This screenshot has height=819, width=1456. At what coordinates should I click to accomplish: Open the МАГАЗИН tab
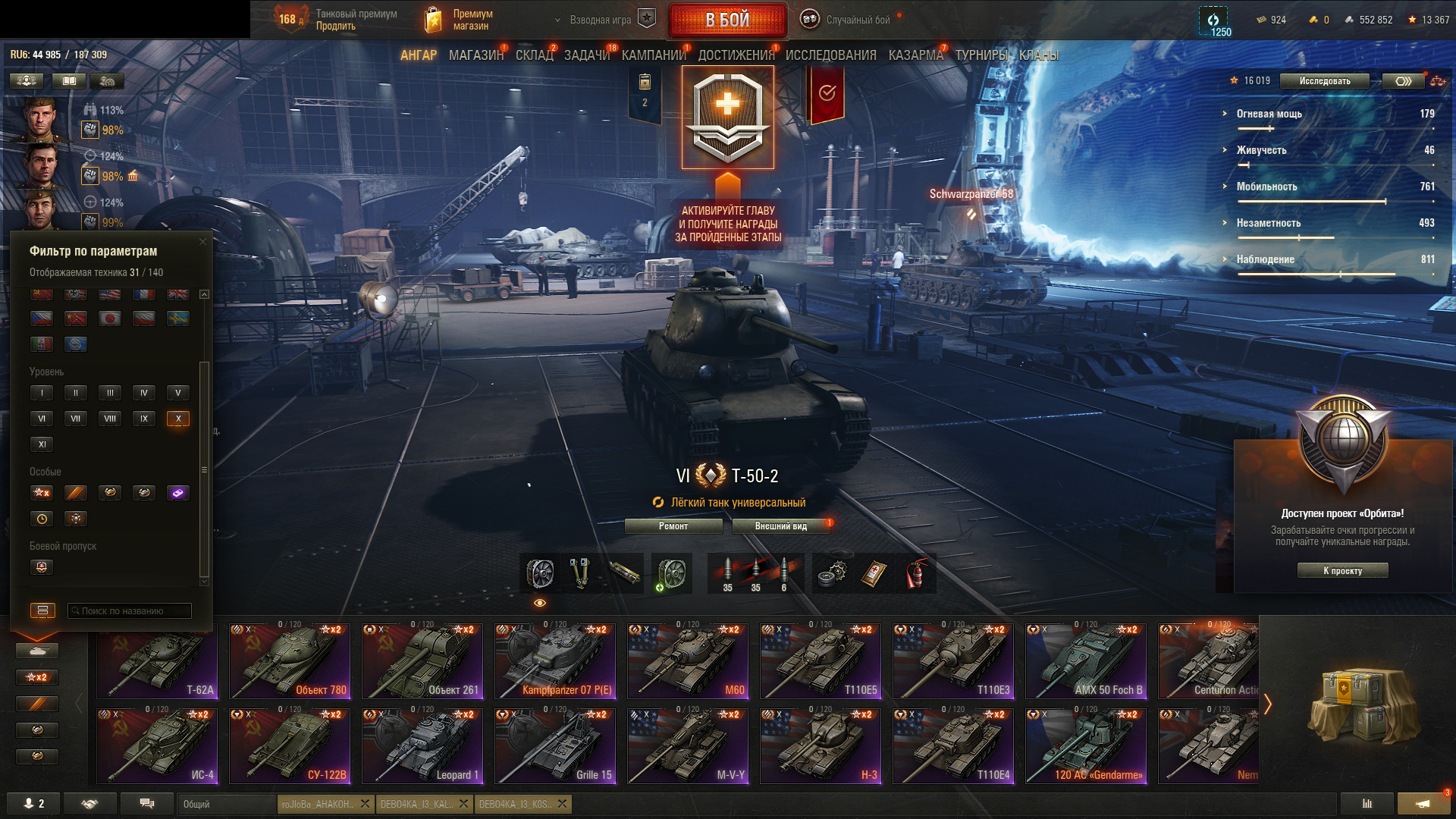coord(475,55)
